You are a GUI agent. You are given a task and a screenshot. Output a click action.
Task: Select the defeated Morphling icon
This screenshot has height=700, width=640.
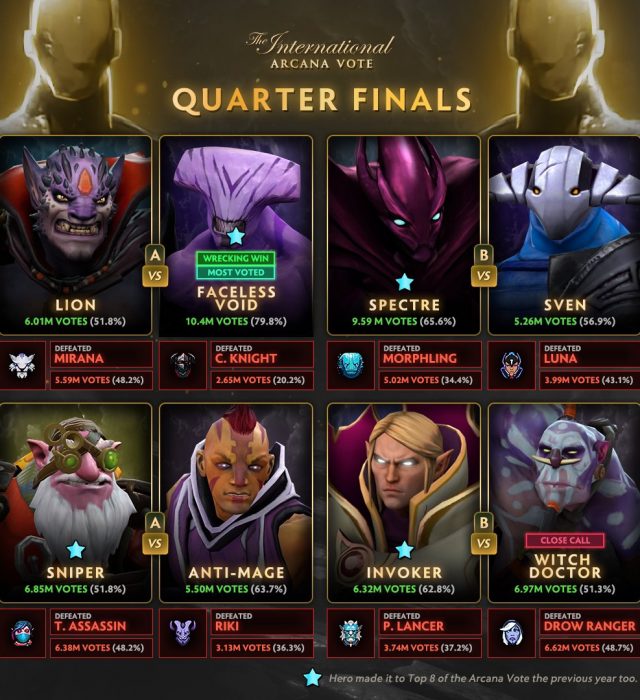(x=351, y=367)
